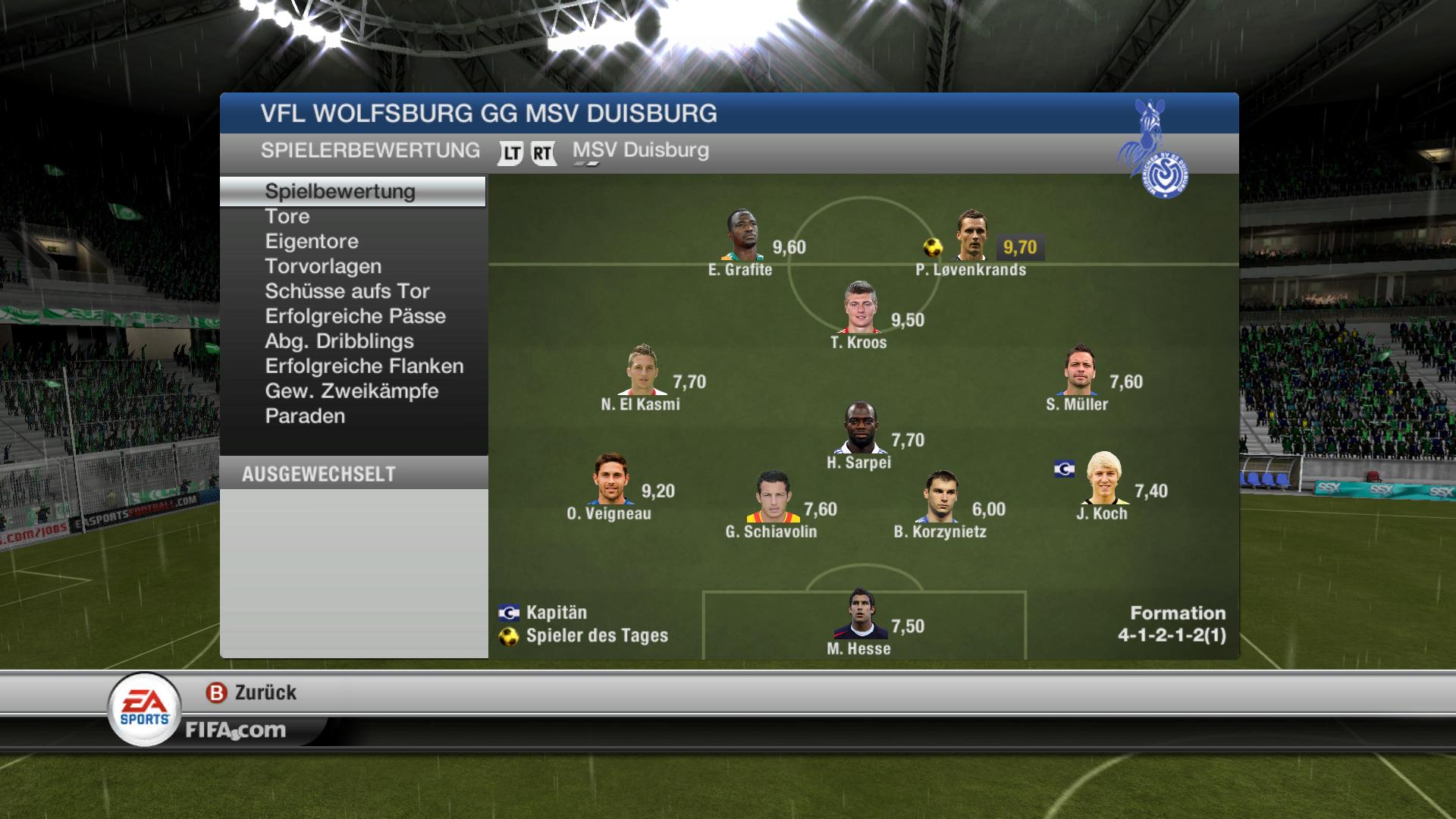Choose E. Grafite on the pitch

click(x=742, y=236)
